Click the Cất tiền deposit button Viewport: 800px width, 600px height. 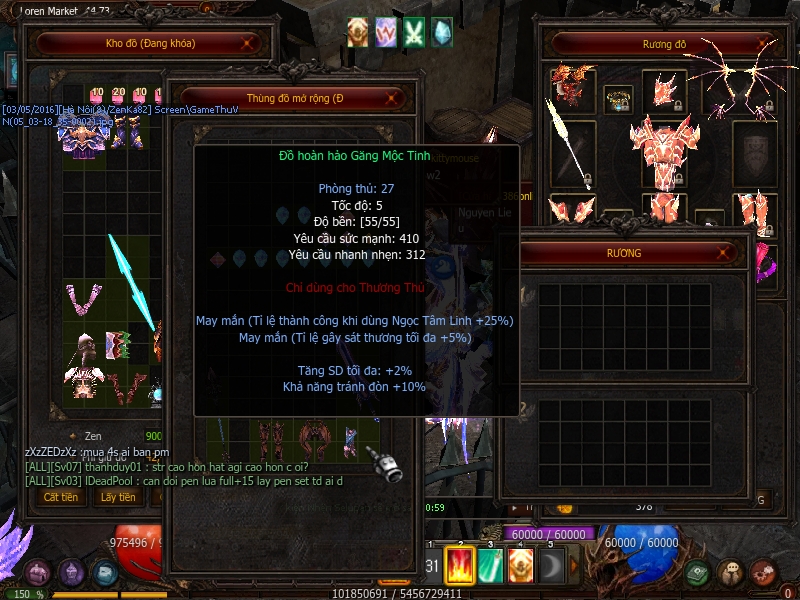[61, 497]
